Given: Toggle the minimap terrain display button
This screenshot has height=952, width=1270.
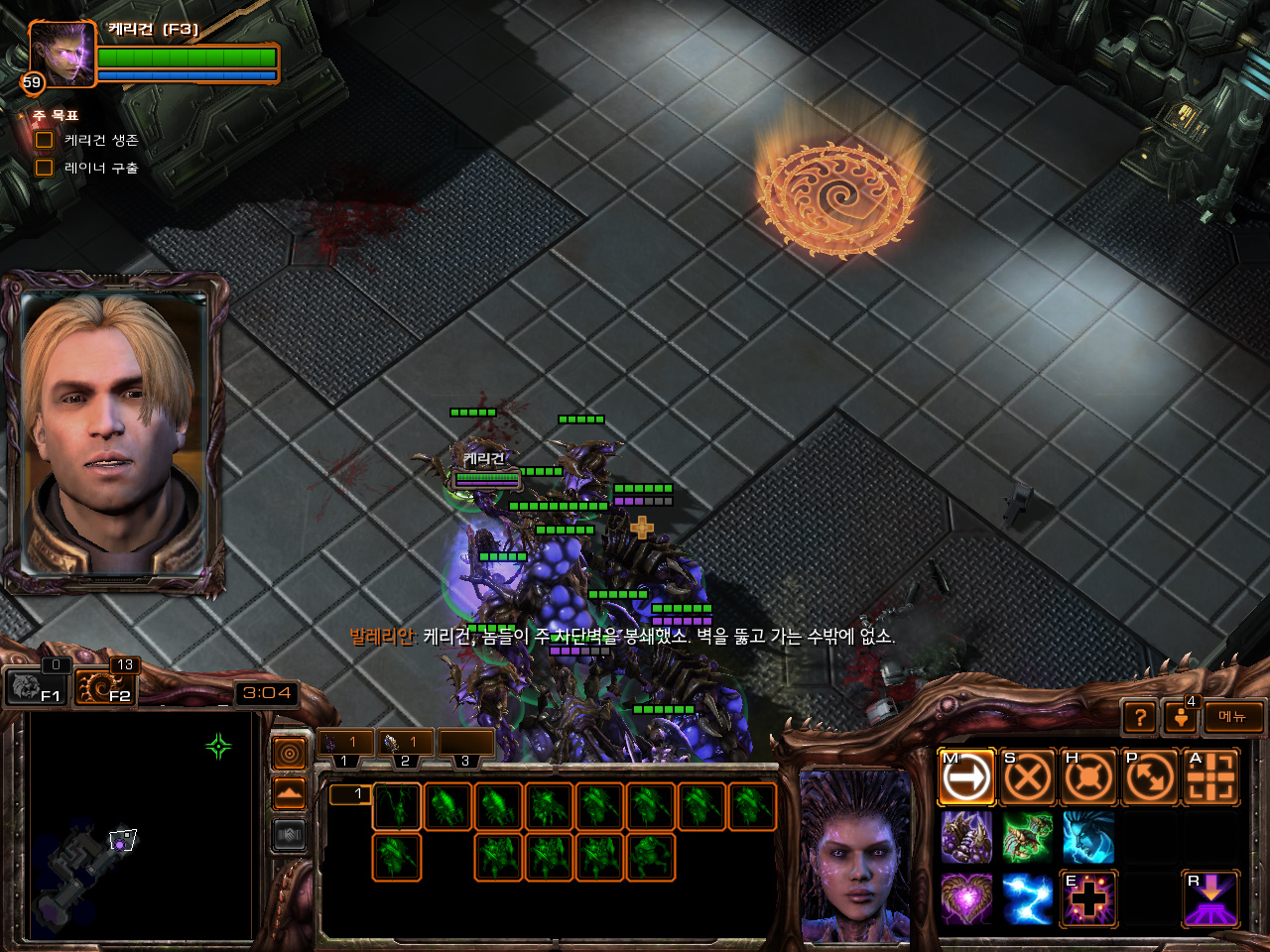Looking at the screenshot, I should pyautogui.click(x=290, y=794).
